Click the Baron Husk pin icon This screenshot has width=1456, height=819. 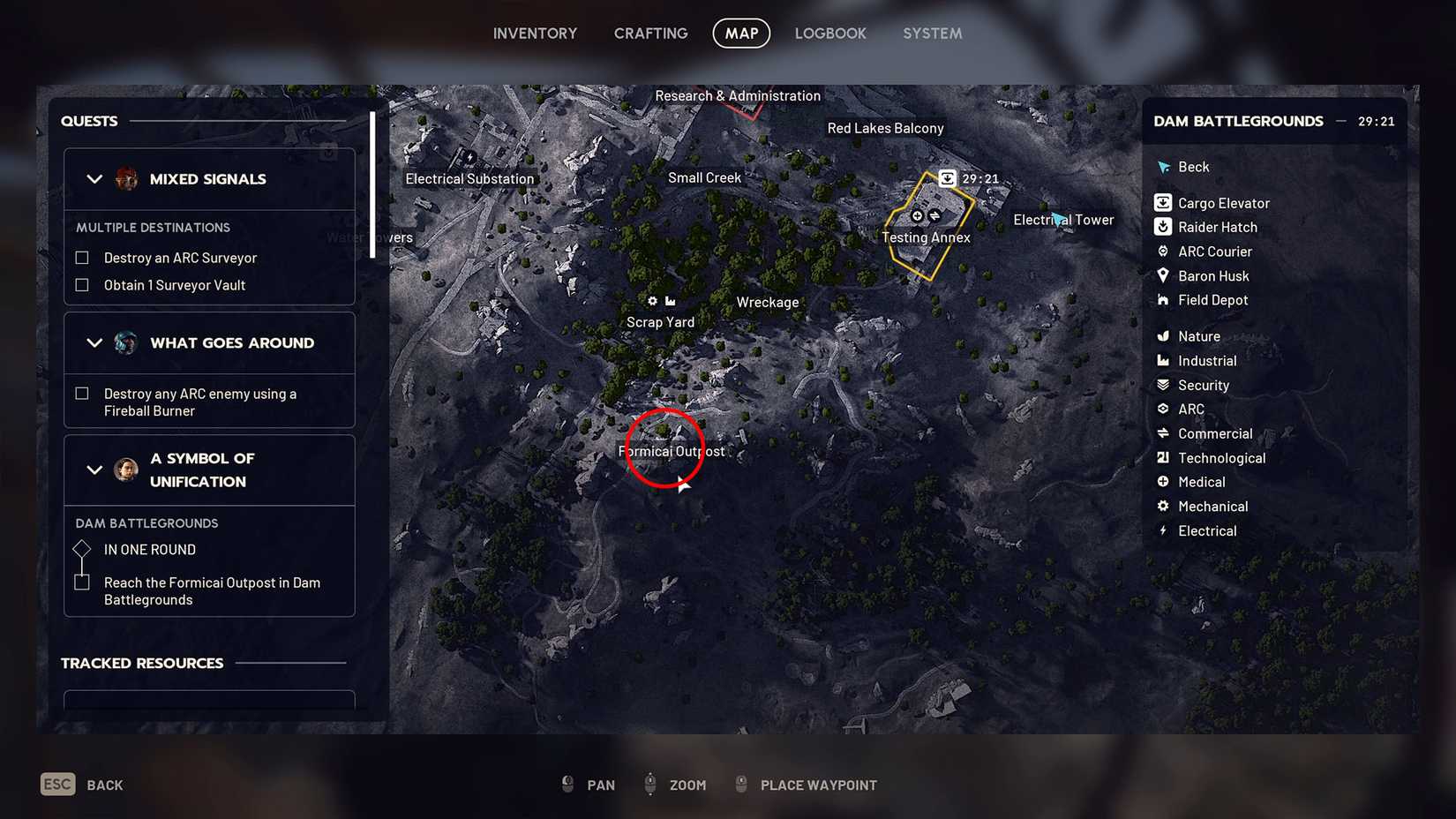(x=1163, y=275)
